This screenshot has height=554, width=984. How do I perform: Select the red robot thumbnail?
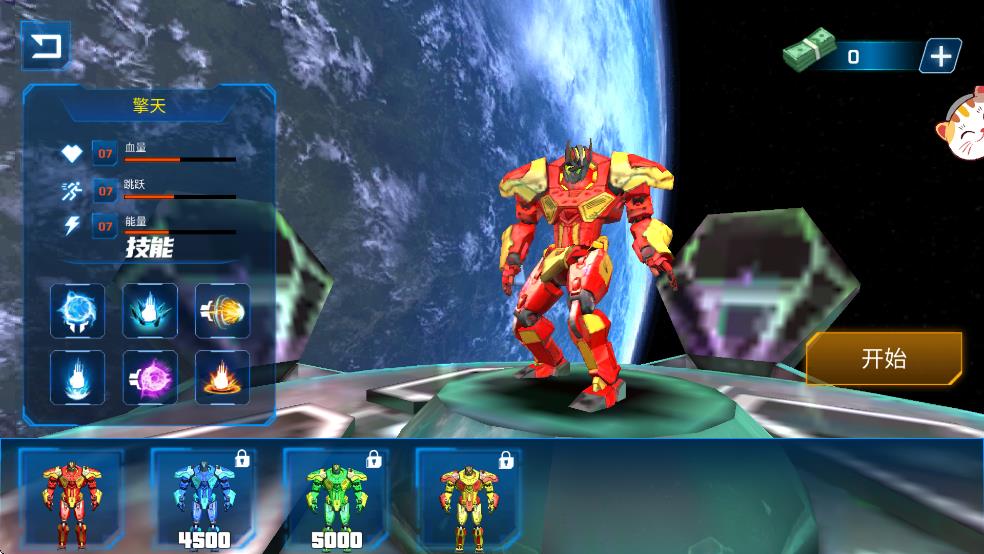(x=71, y=498)
